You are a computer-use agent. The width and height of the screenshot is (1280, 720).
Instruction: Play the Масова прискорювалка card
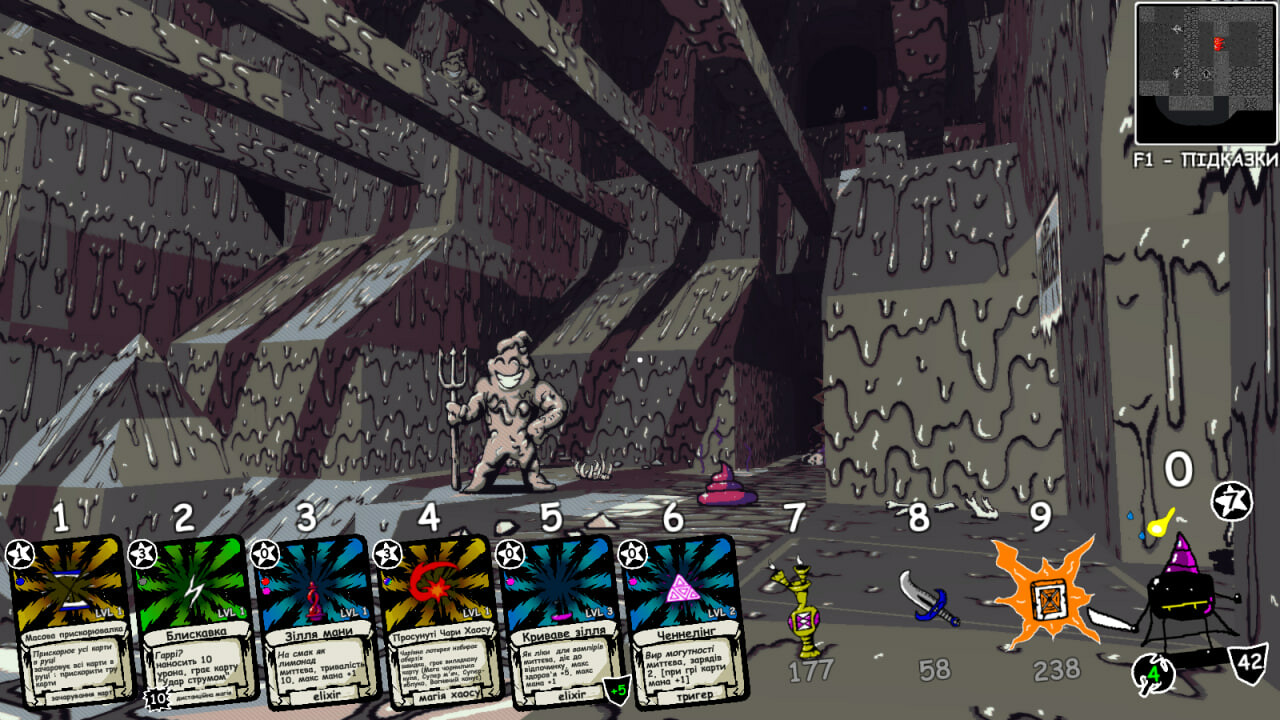(x=68, y=622)
